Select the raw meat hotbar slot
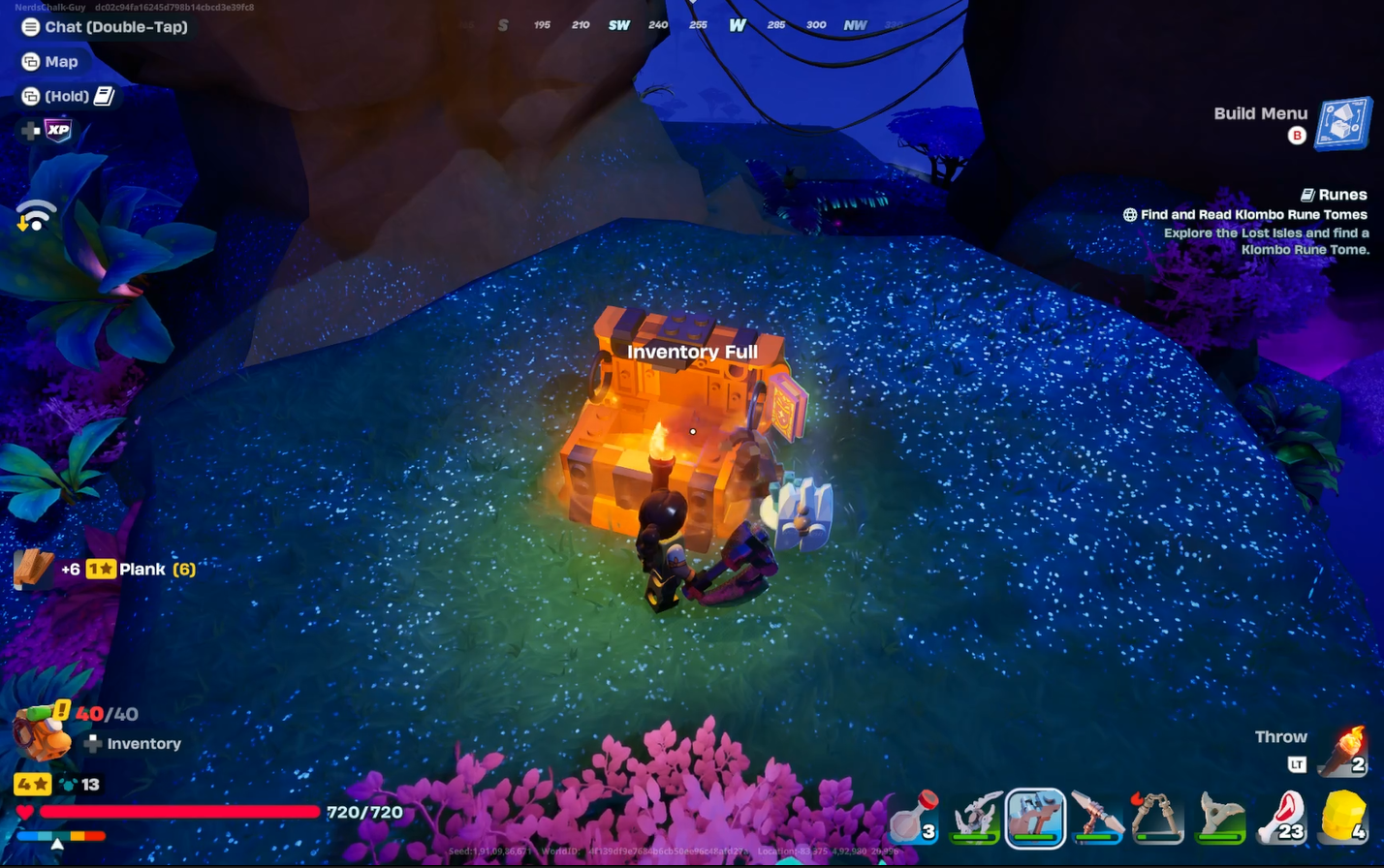 (x=1281, y=819)
